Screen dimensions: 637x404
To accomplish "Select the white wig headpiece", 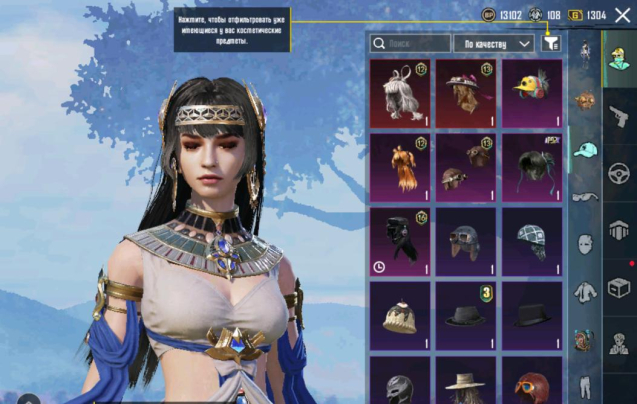I will coord(400,93).
